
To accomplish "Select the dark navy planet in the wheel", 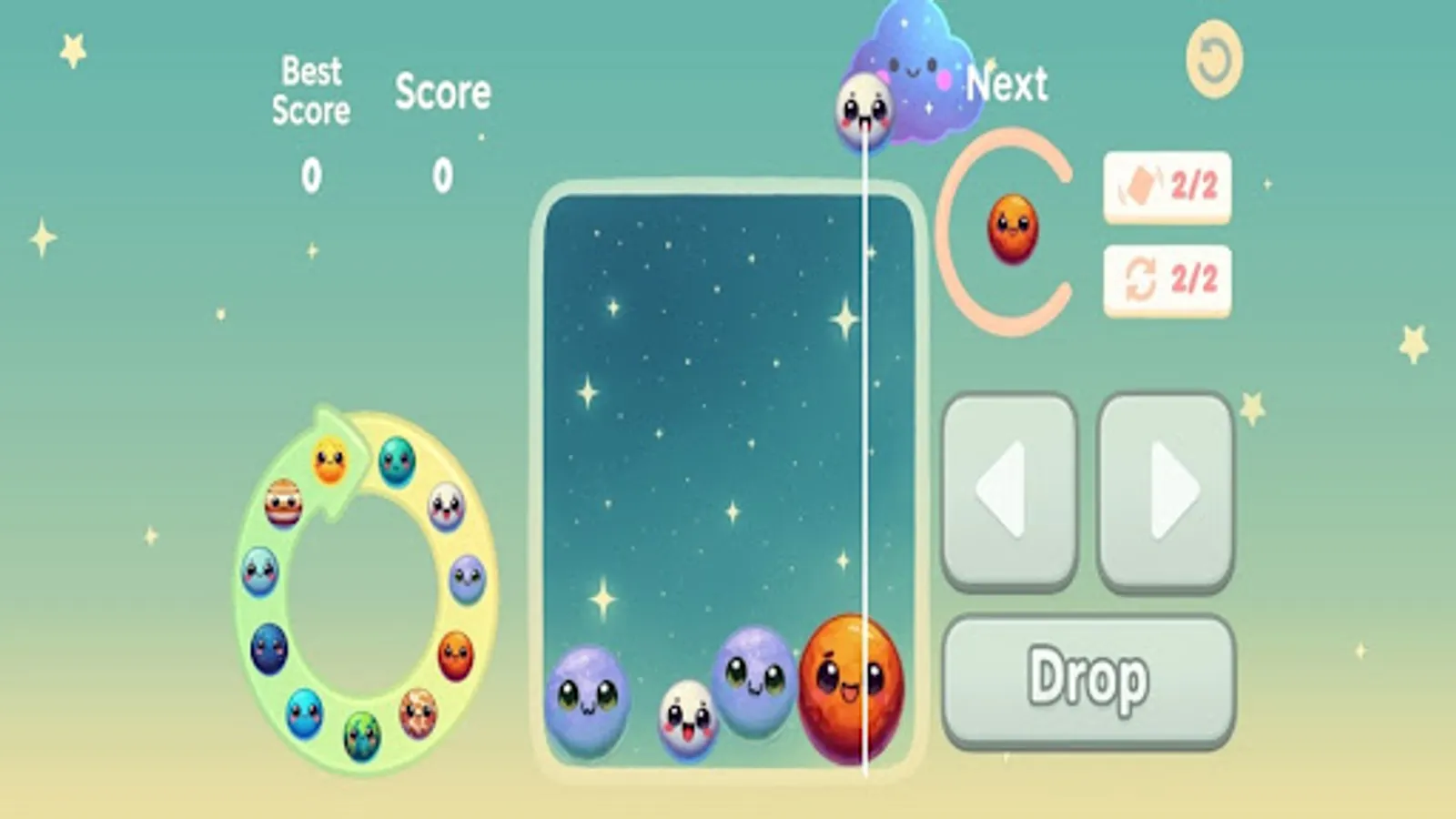I will [268, 647].
